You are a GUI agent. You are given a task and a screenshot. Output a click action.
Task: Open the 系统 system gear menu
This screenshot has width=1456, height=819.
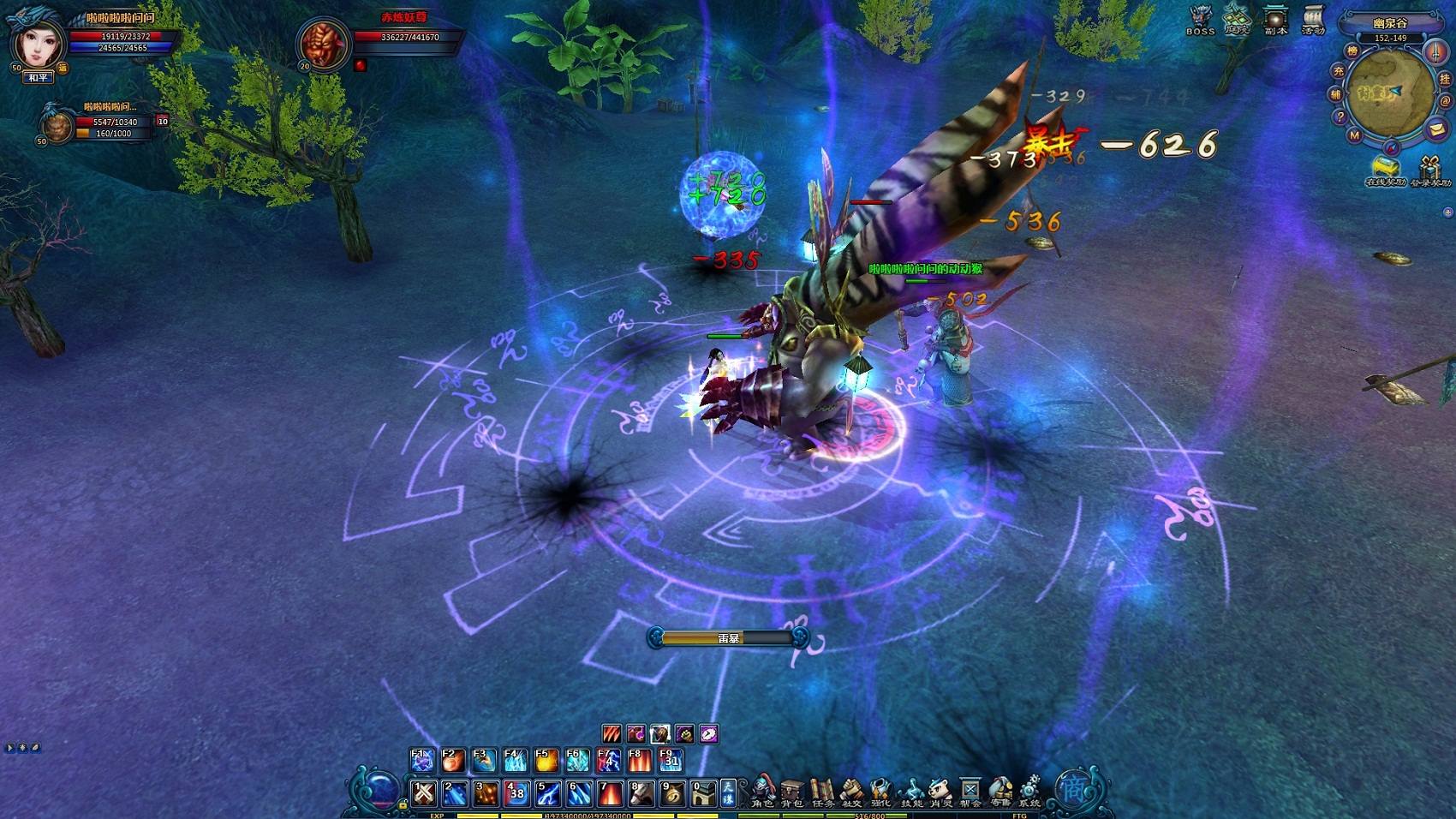(x=1029, y=792)
